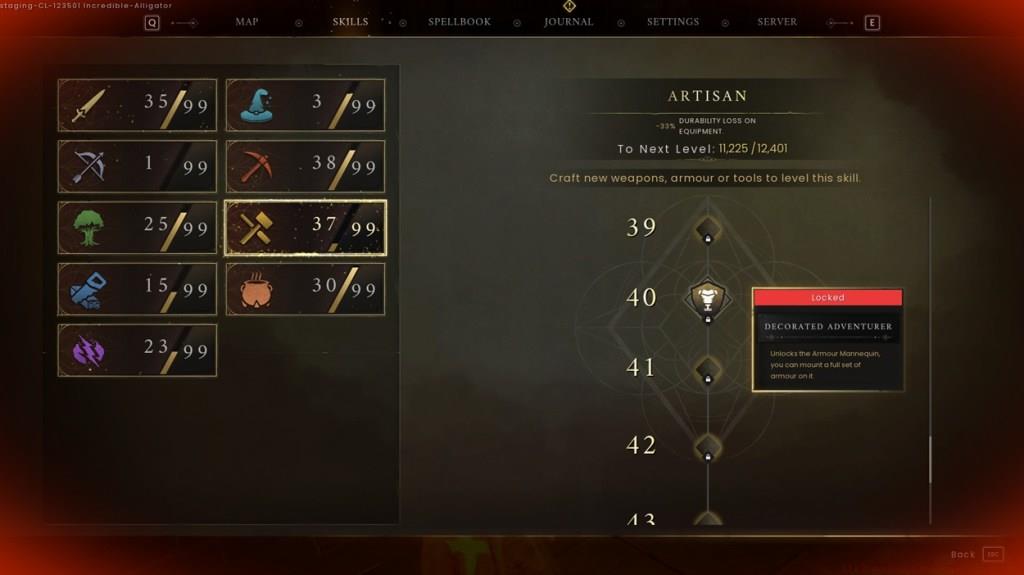Click the locked level 42 node
Viewport: 1024px width, 575px height.
pyautogui.click(x=708, y=445)
